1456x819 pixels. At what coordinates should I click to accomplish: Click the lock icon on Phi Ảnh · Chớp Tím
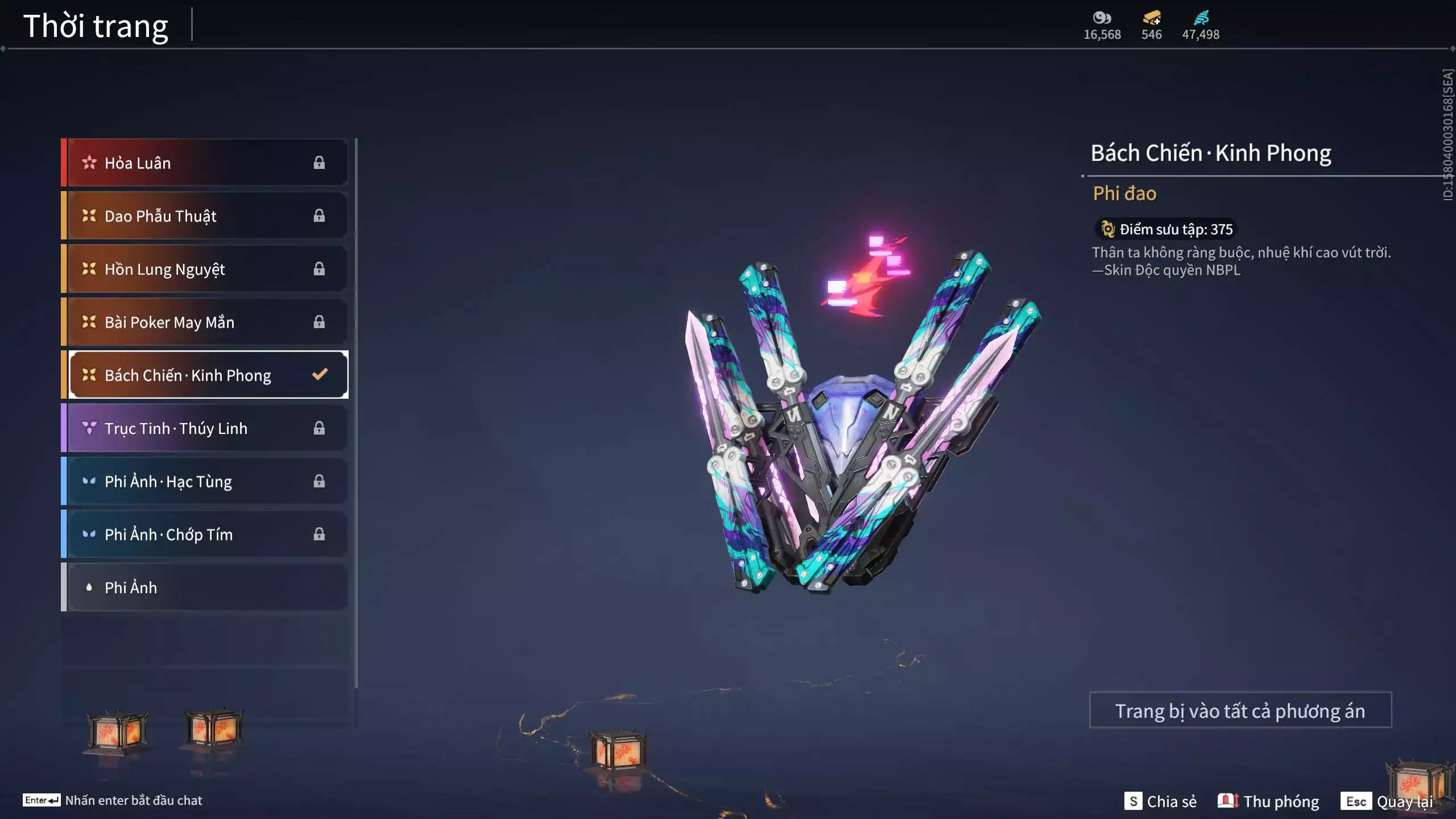pos(319,534)
